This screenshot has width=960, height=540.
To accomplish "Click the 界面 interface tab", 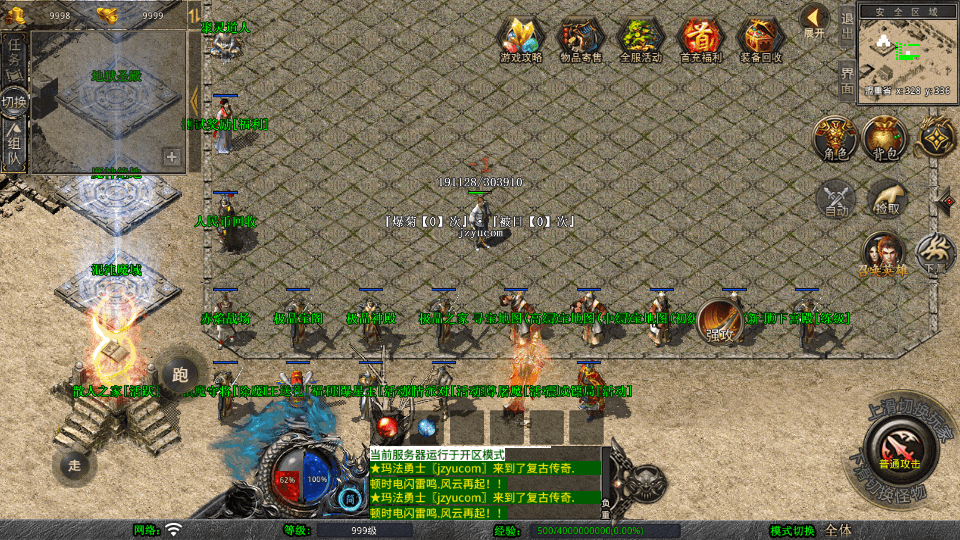I will 847,78.
